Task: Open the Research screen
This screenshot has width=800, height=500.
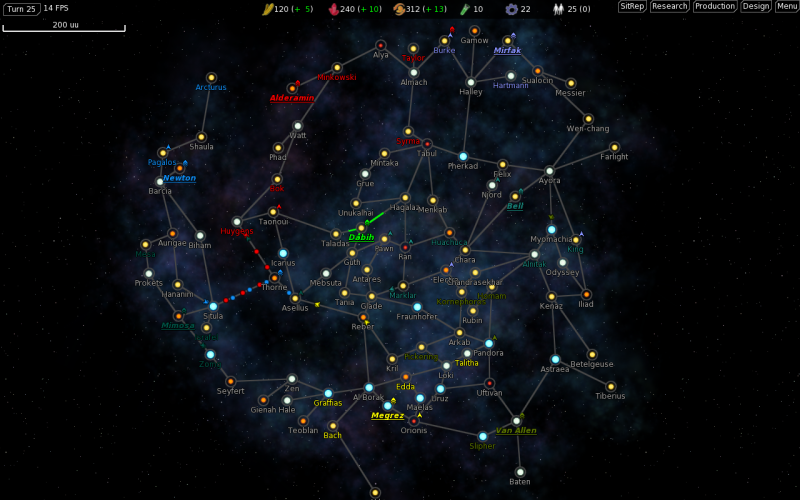Action: coord(669,6)
